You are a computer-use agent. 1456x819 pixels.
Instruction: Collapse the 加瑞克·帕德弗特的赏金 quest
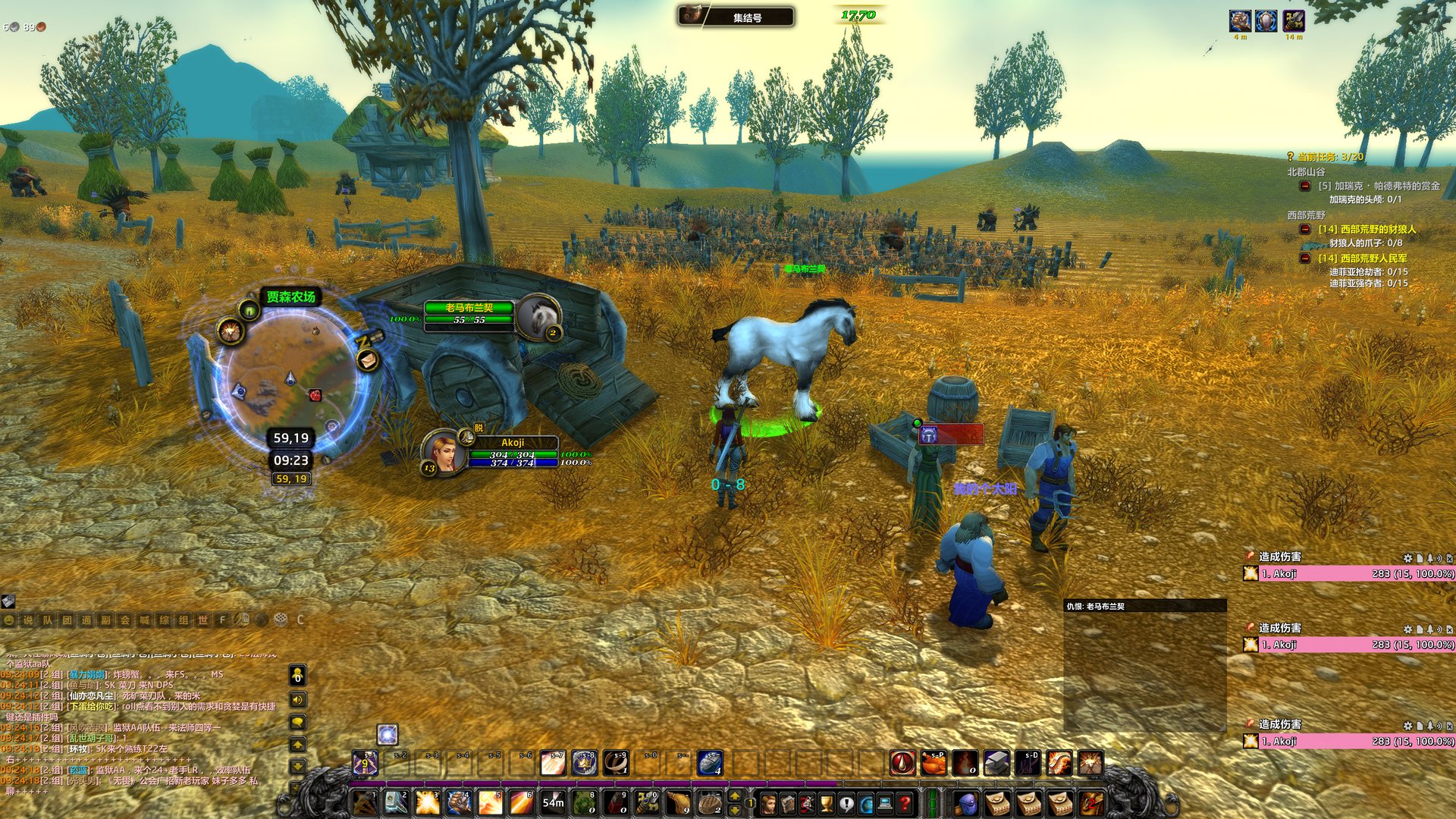tap(1305, 186)
